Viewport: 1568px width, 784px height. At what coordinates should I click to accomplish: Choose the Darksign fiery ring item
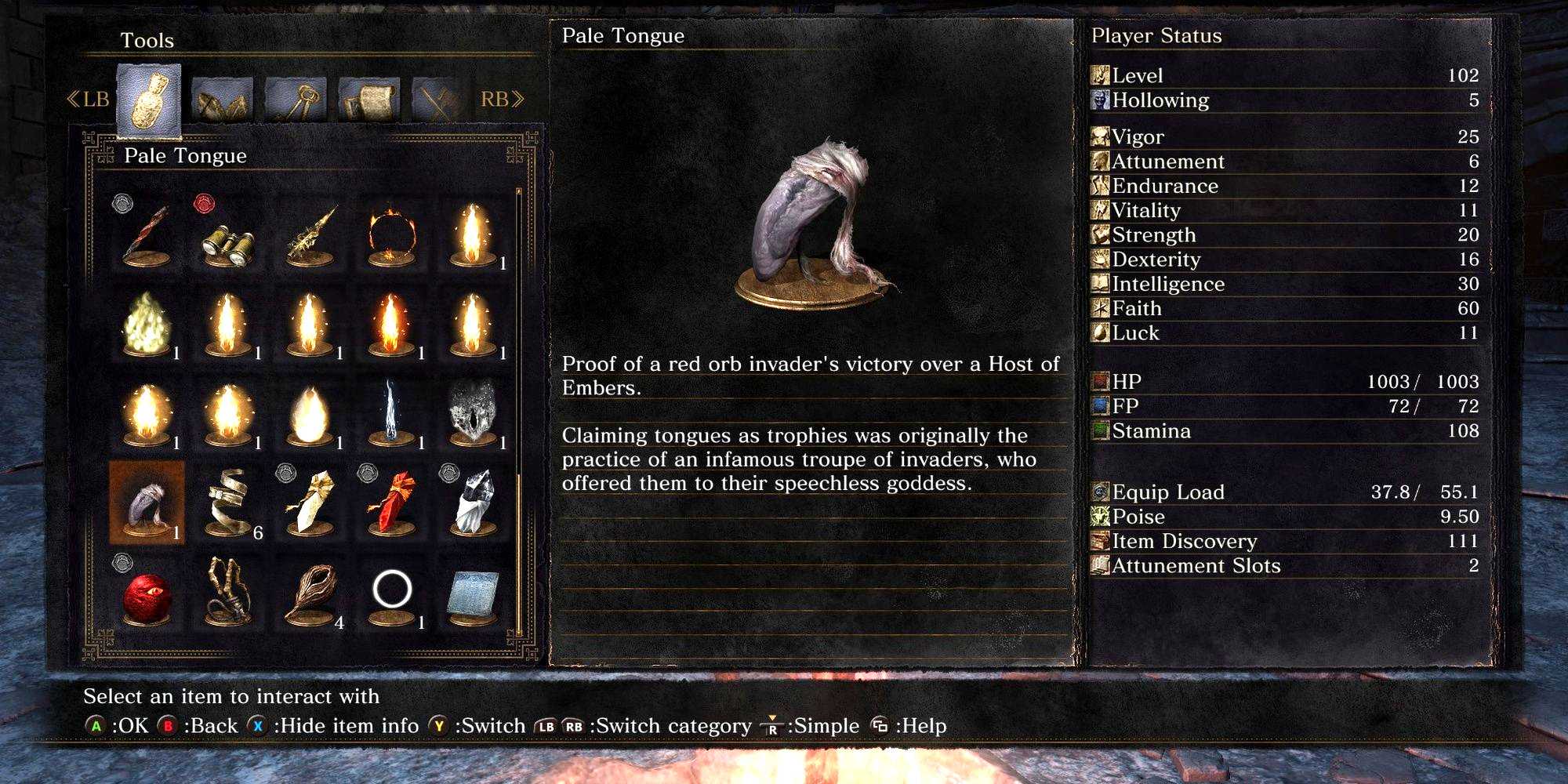pos(390,235)
